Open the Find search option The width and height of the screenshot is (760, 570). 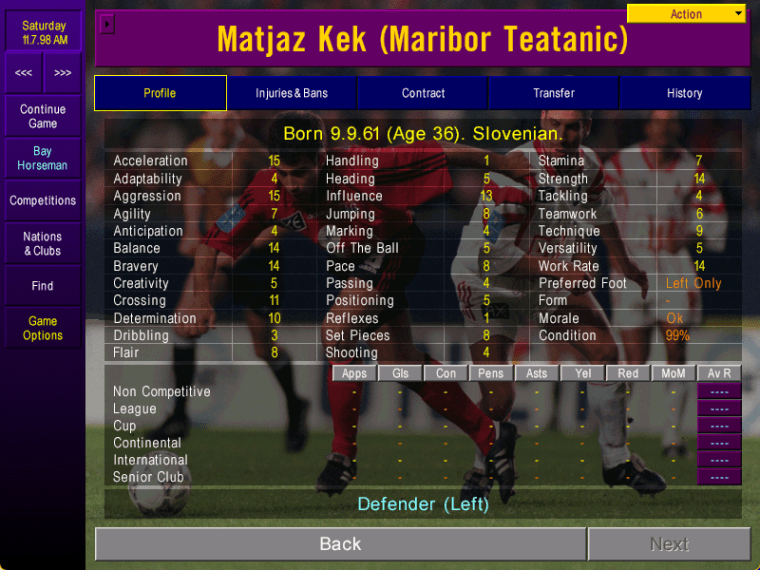(x=43, y=286)
